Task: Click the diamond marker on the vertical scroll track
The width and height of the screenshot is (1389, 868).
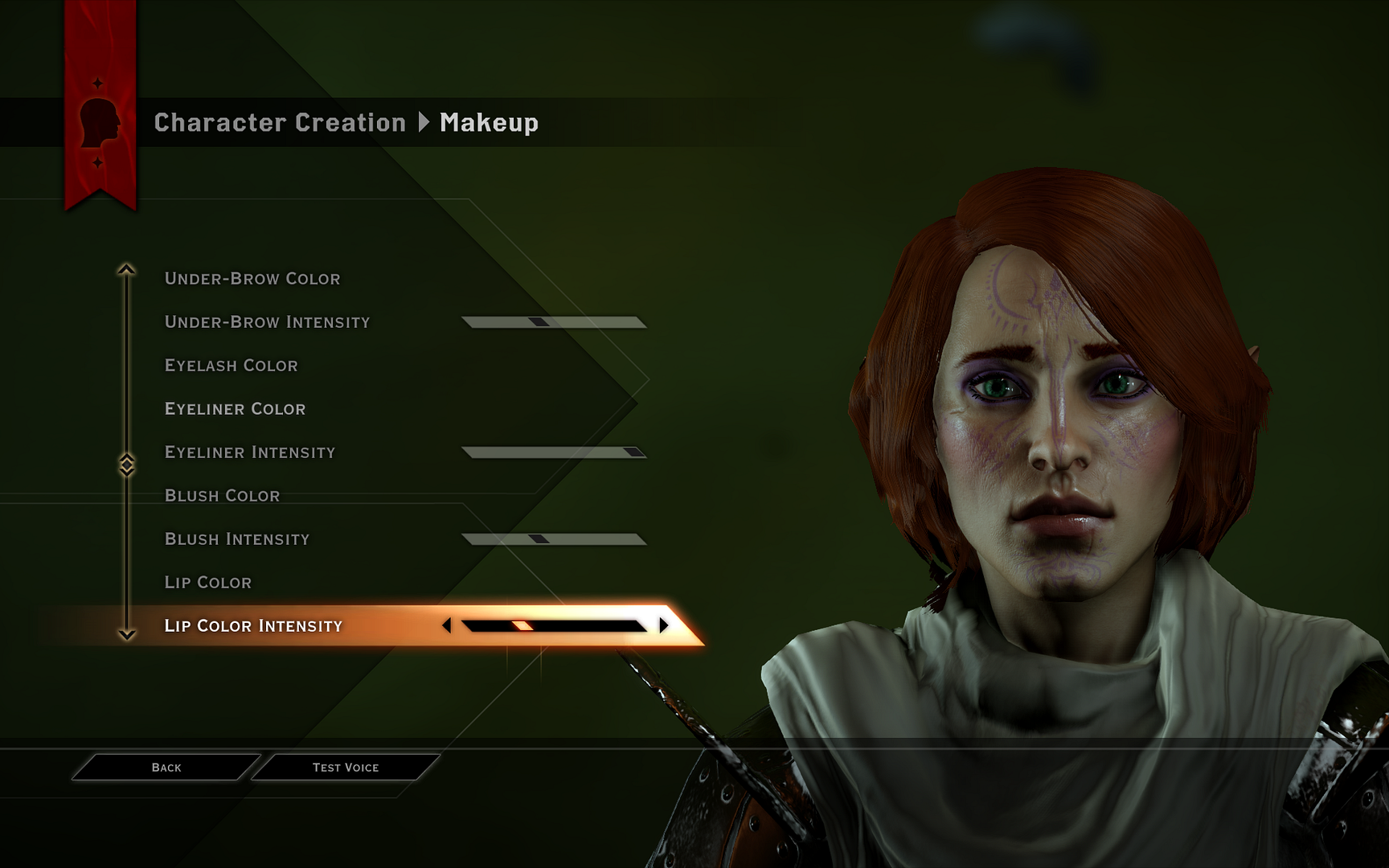Action: (125, 463)
